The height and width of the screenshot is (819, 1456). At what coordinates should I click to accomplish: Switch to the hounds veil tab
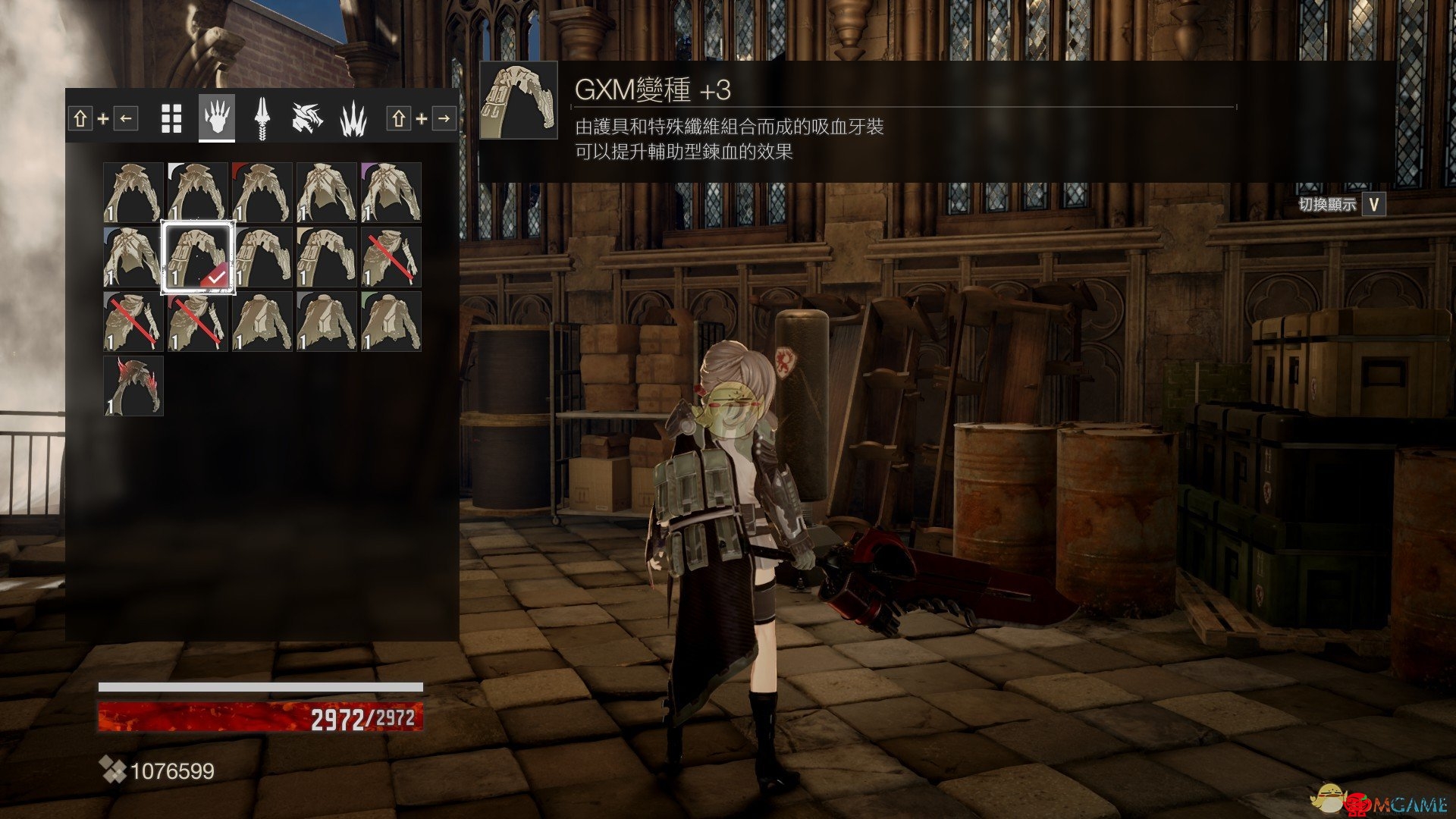(x=308, y=118)
